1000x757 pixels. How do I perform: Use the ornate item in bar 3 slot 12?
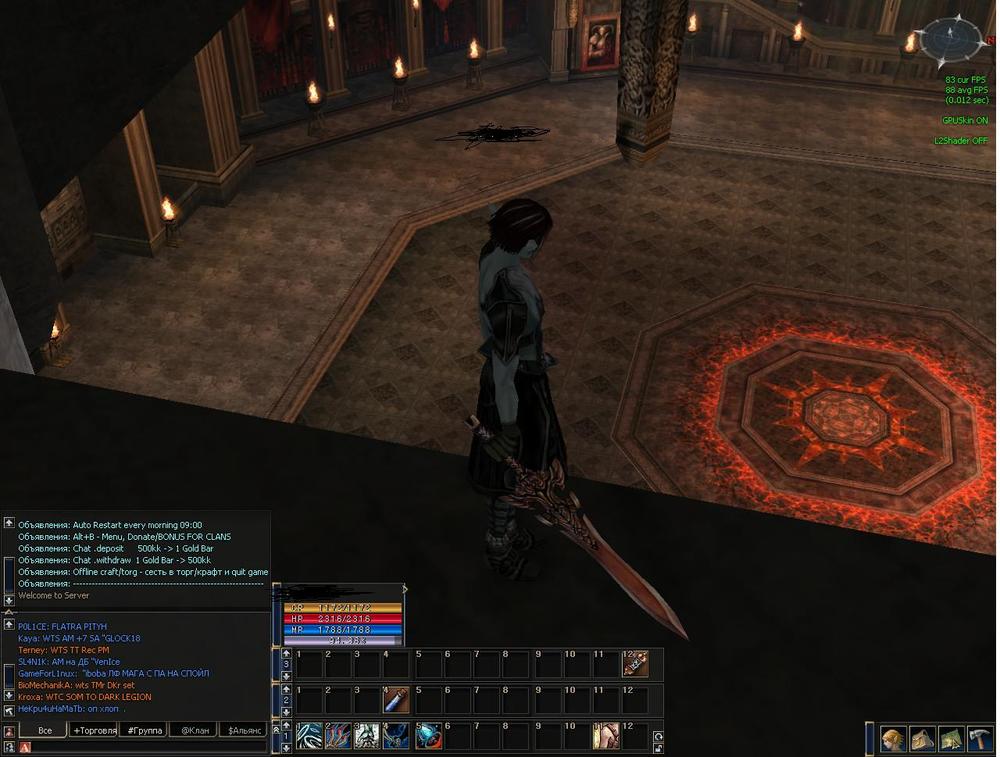[x=635, y=664]
